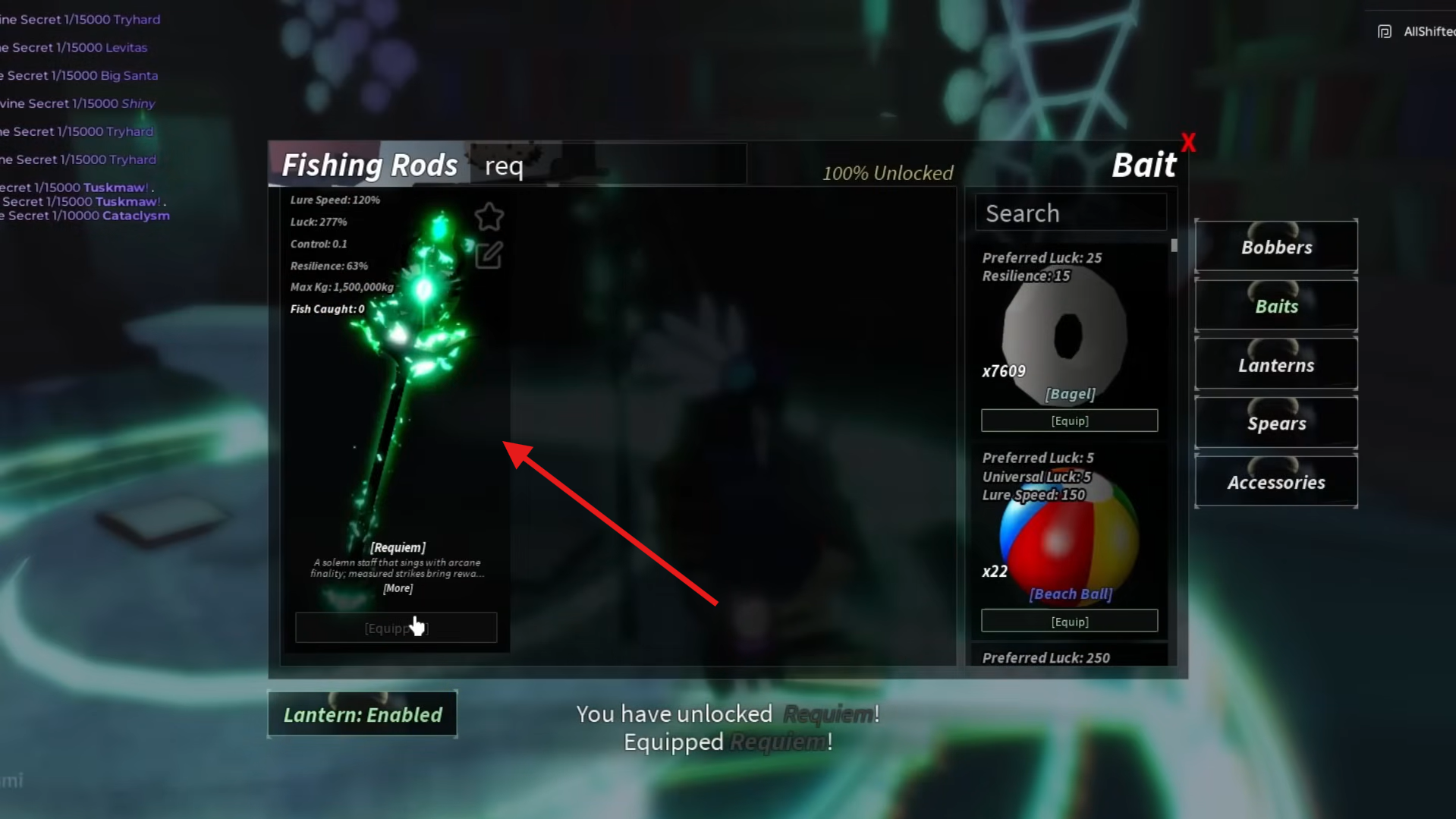1456x819 pixels.
Task: Disable the Lantern toggle
Action: [363, 713]
